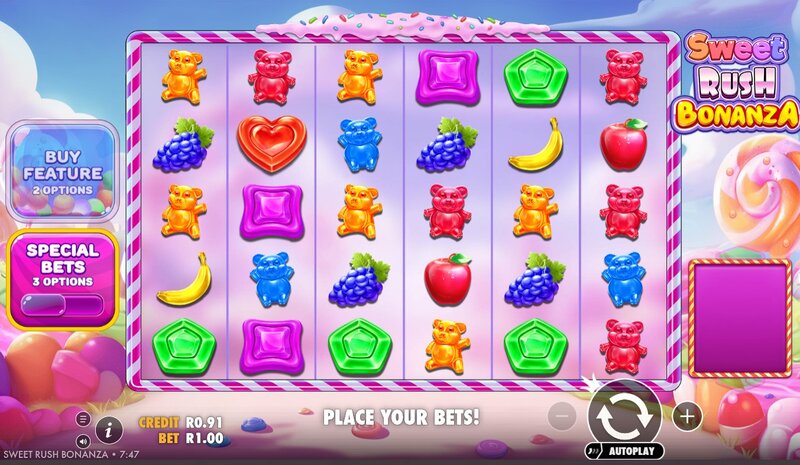Toggle the sound speaker icon
The height and width of the screenshot is (465, 800).
tap(83, 439)
